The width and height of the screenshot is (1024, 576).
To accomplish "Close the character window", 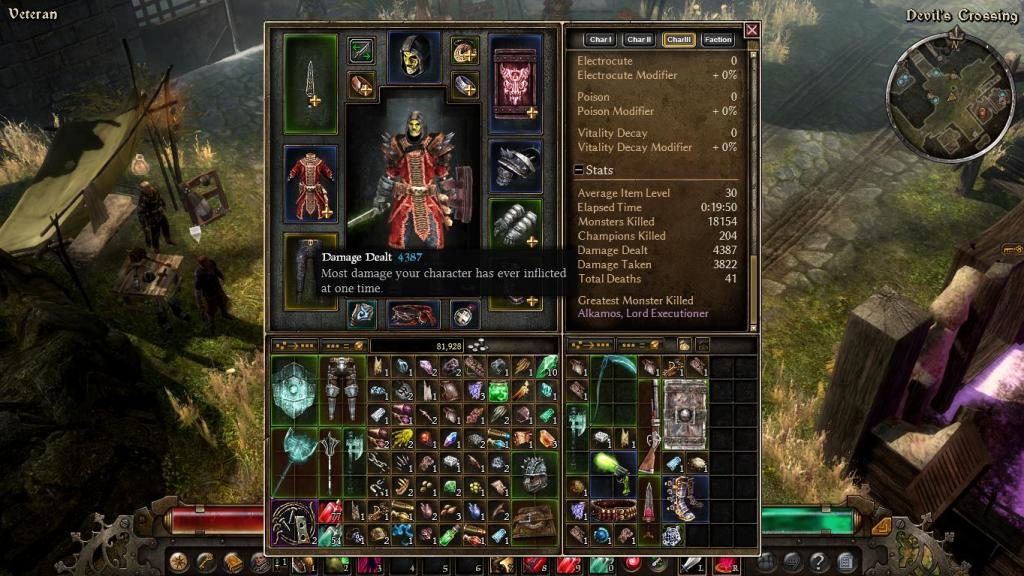I will (x=751, y=30).
